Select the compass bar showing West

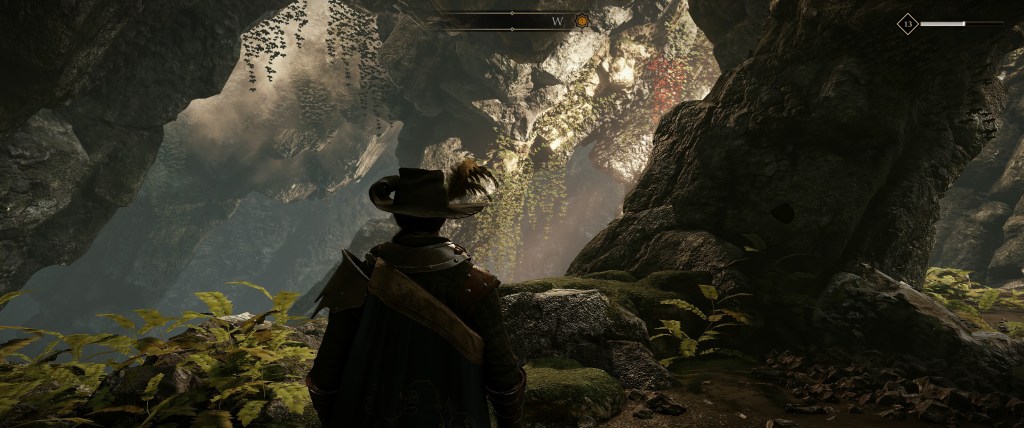pos(513,20)
